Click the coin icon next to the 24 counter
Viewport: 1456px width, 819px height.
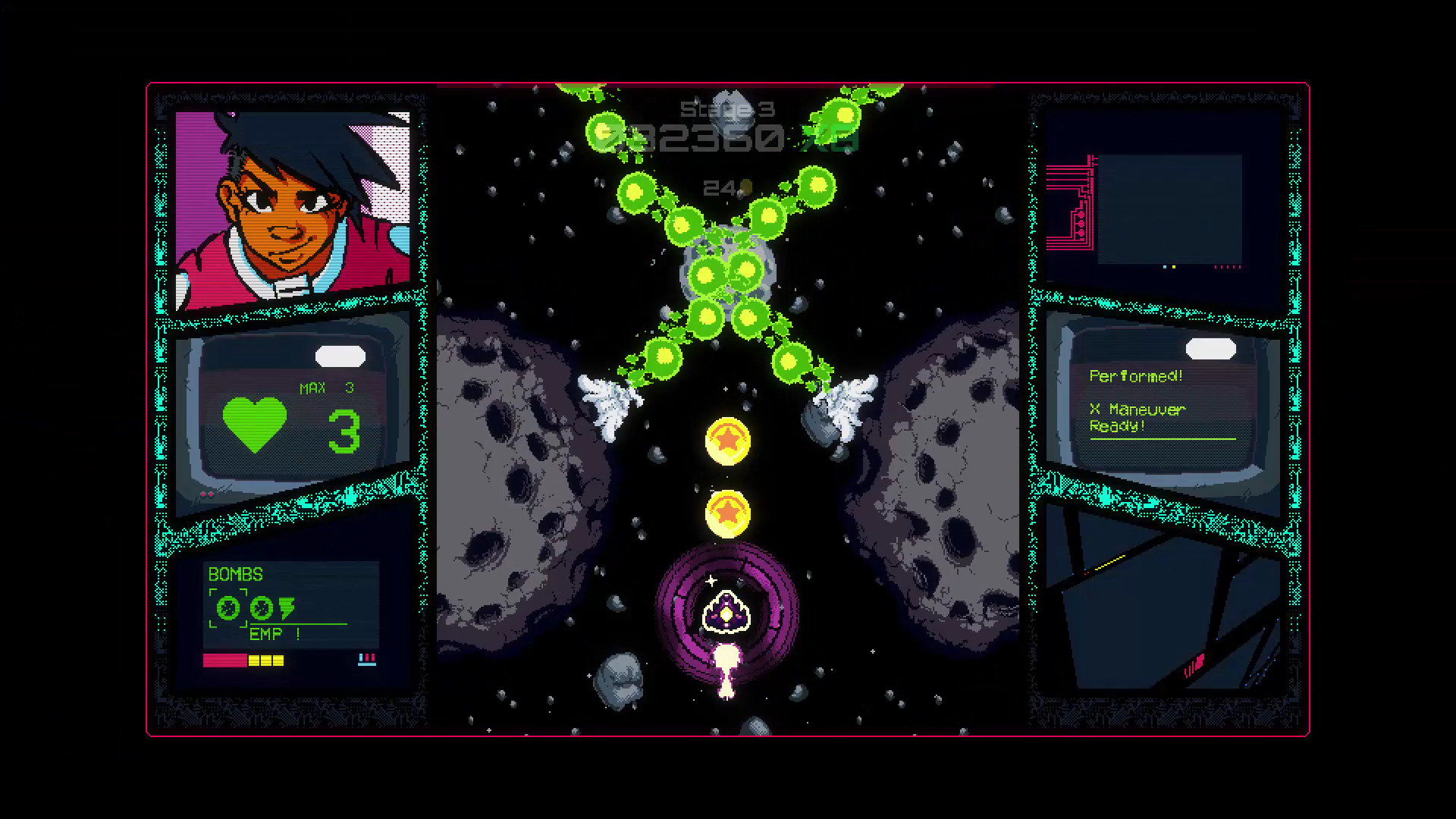click(745, 187)
